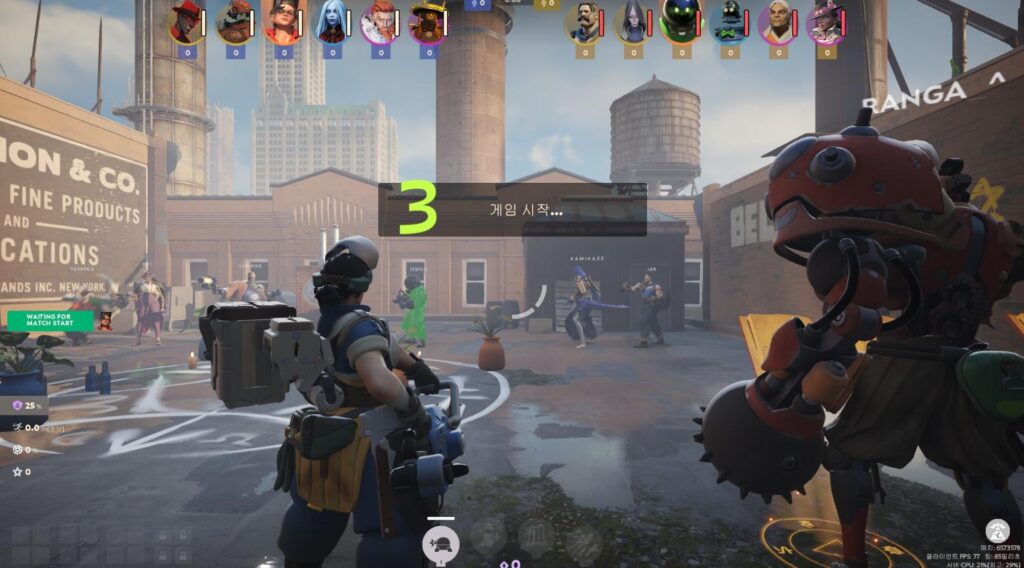1024x568 pixels.
Task: Click the dark-hooded woman enemy portrait
Action: click(633, 22)
